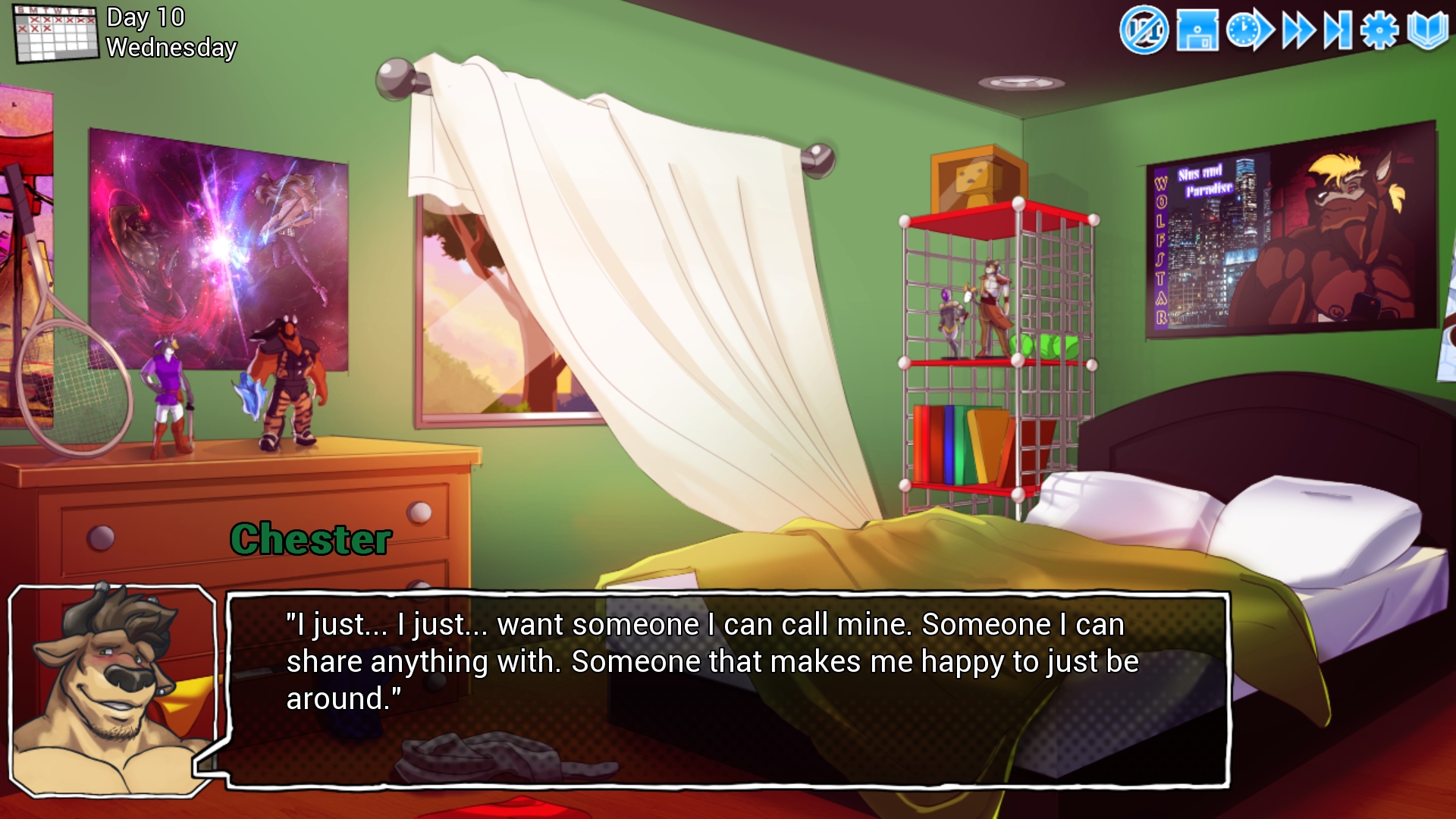The image size is (1456, 819).
Task: Hide the interface with the crossed-out UI icon
Action: point(1144,31)
